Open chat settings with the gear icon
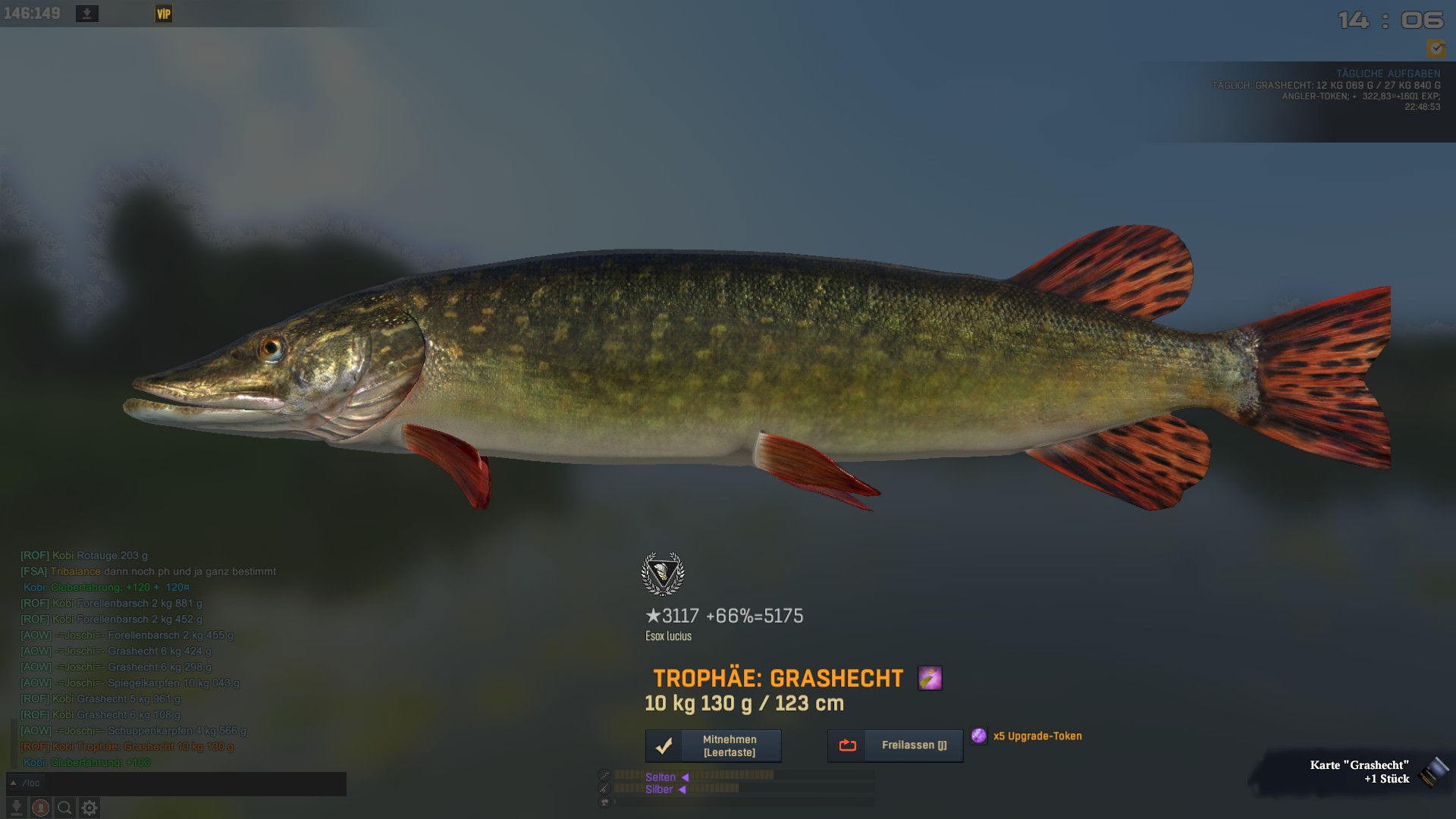 click(x=89, y=808)
